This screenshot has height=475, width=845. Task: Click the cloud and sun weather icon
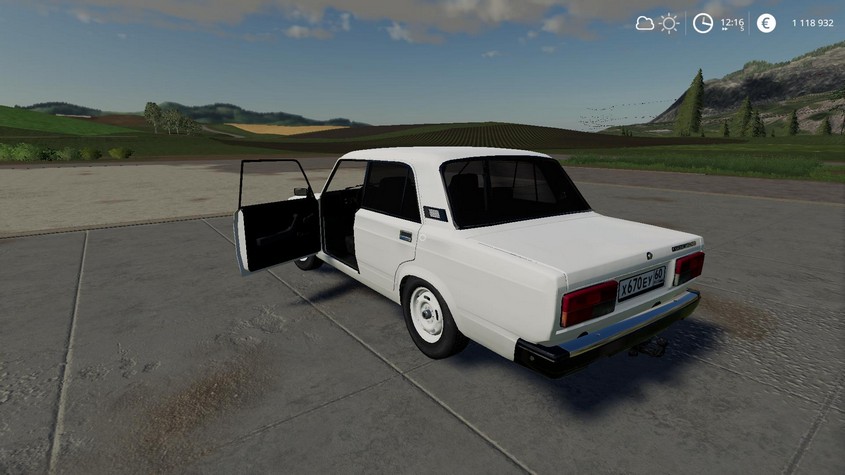[x=657, y=23]
